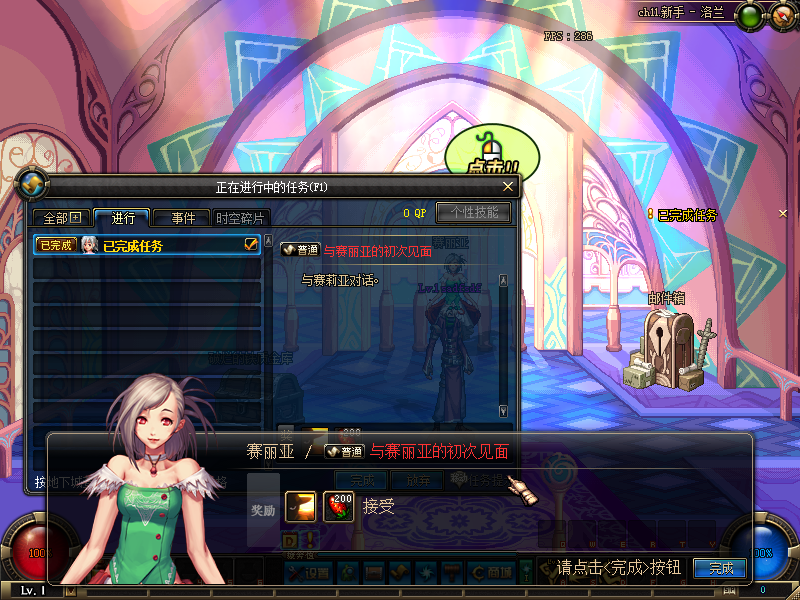Click the 完成 button in the dialogue box
This screenshot has width=800, height=600.
click(x=720, y=568)
